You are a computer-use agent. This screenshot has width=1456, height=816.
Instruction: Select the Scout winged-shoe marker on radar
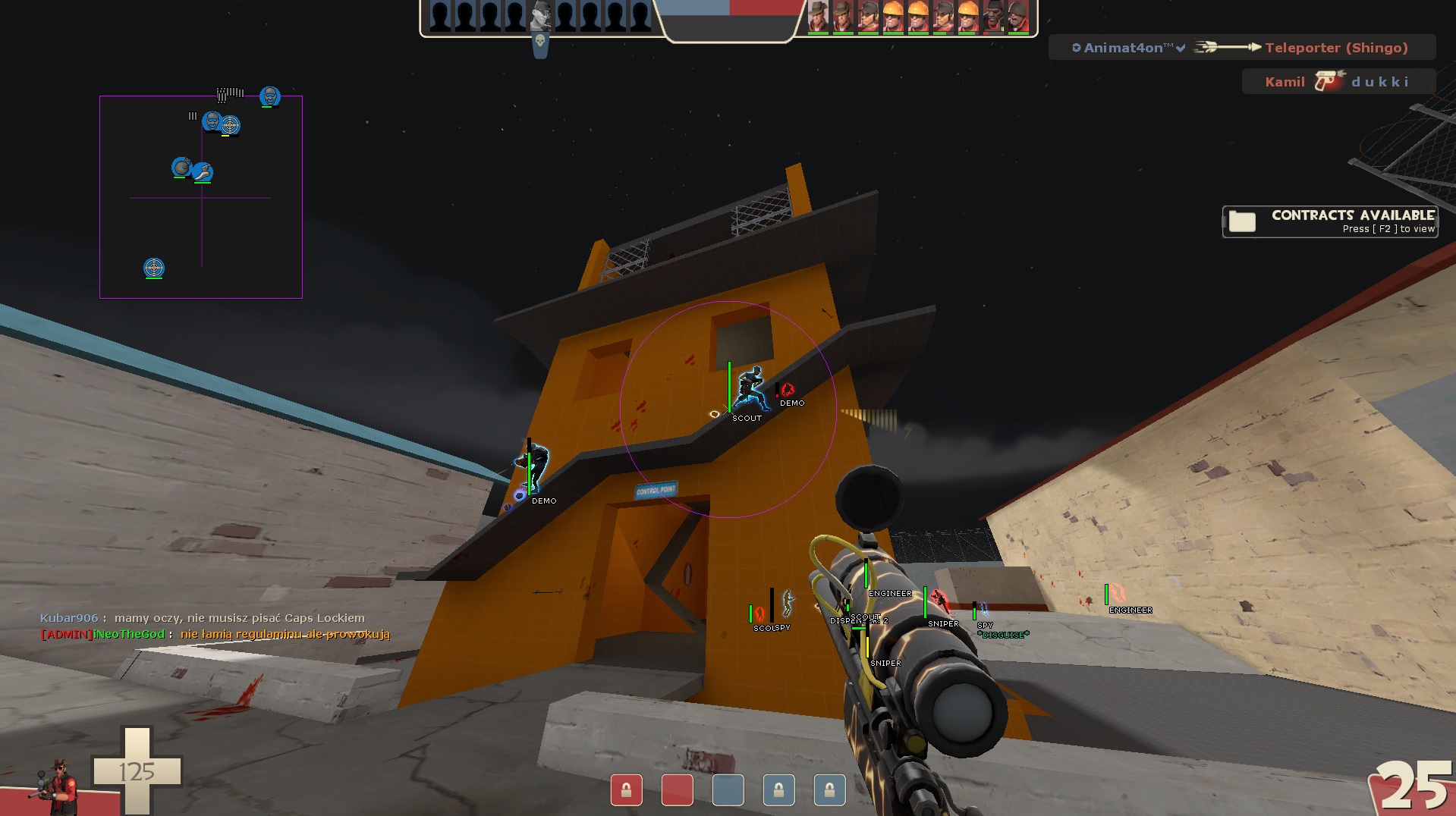click(x=202, y=172)
